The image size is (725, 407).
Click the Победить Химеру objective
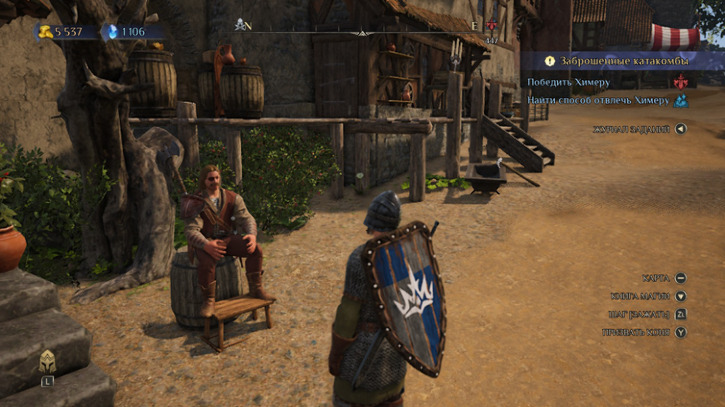[x=568, y=81]
